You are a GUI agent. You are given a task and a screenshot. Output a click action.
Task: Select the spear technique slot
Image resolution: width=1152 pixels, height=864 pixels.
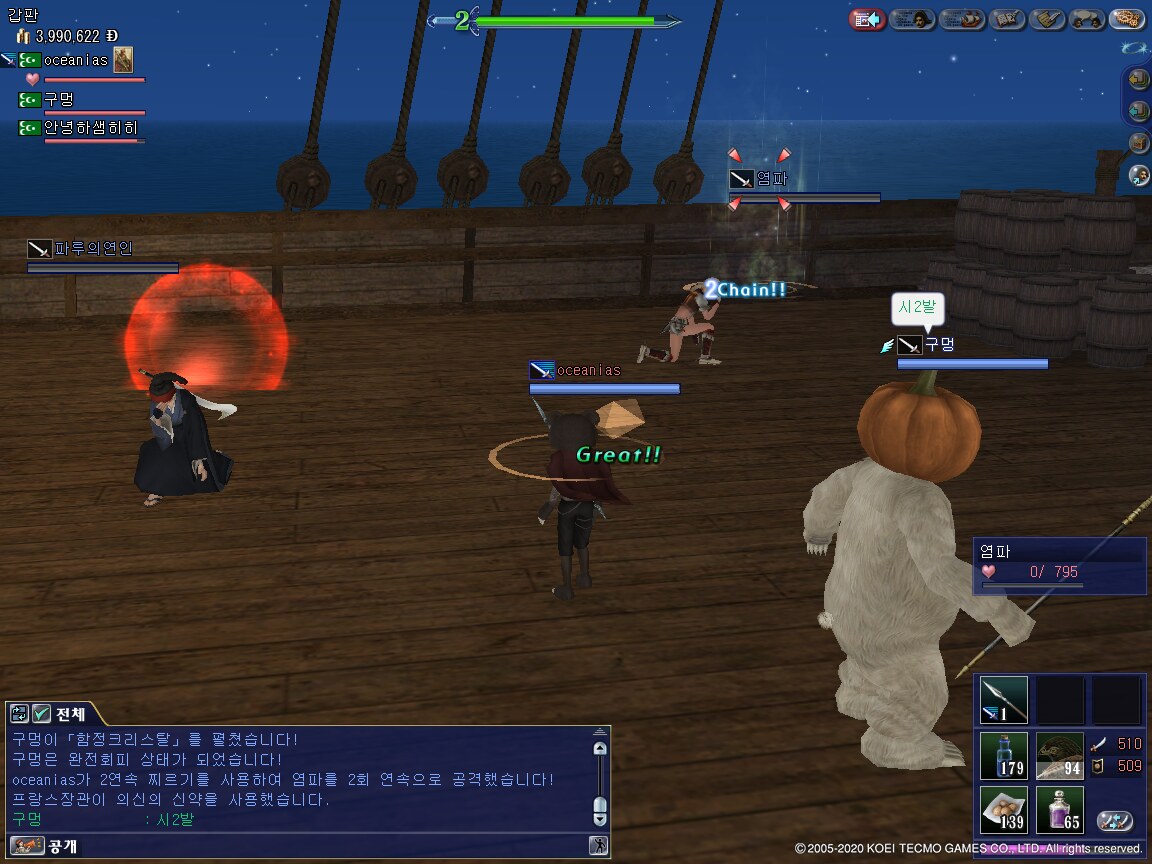click(1003, 700)
